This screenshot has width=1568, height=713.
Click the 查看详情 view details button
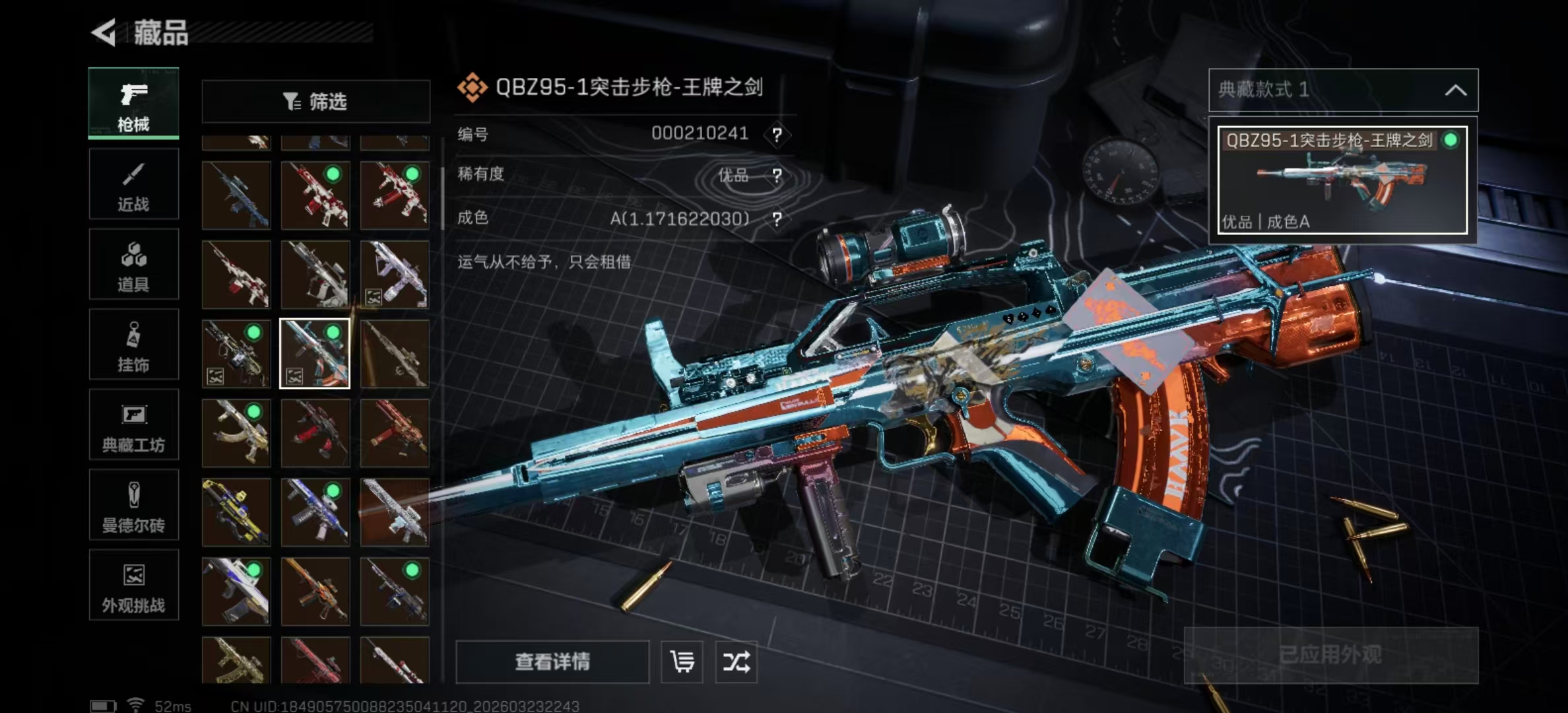point(552,662)
